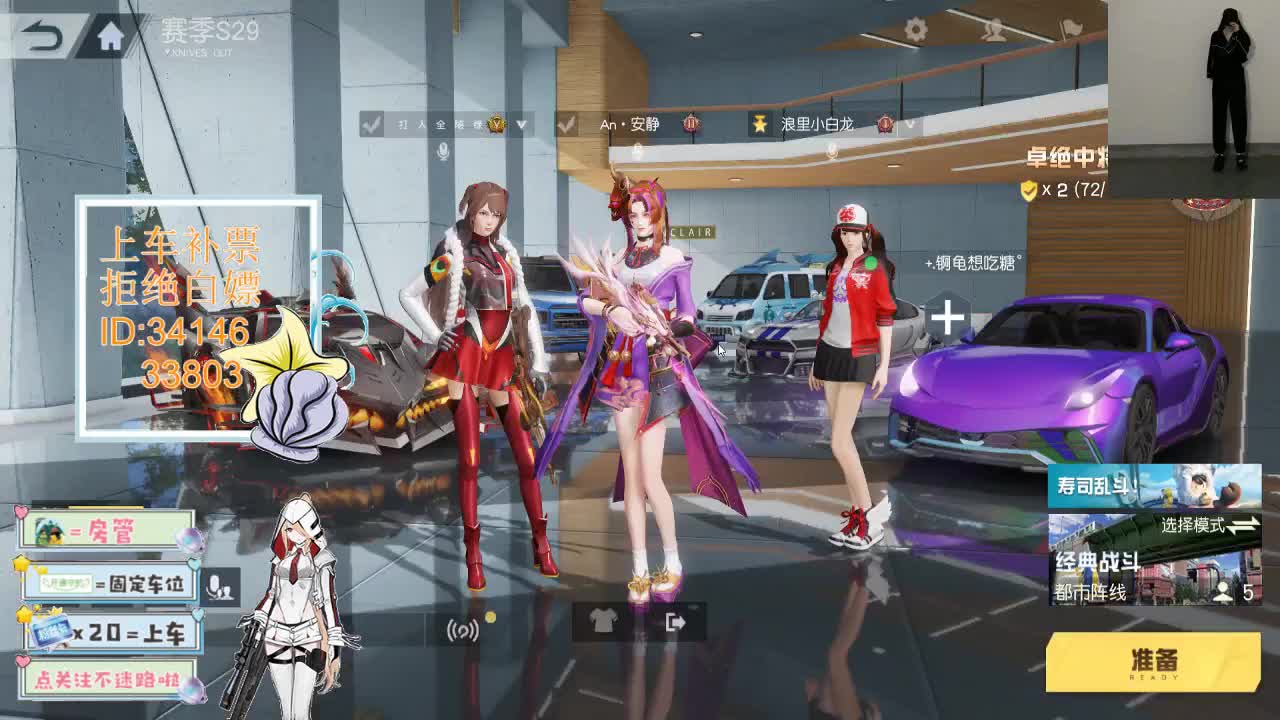
Task: Expand the dropdown arrow beside 浪里小白龙
Action: click(x=908, y=126)
